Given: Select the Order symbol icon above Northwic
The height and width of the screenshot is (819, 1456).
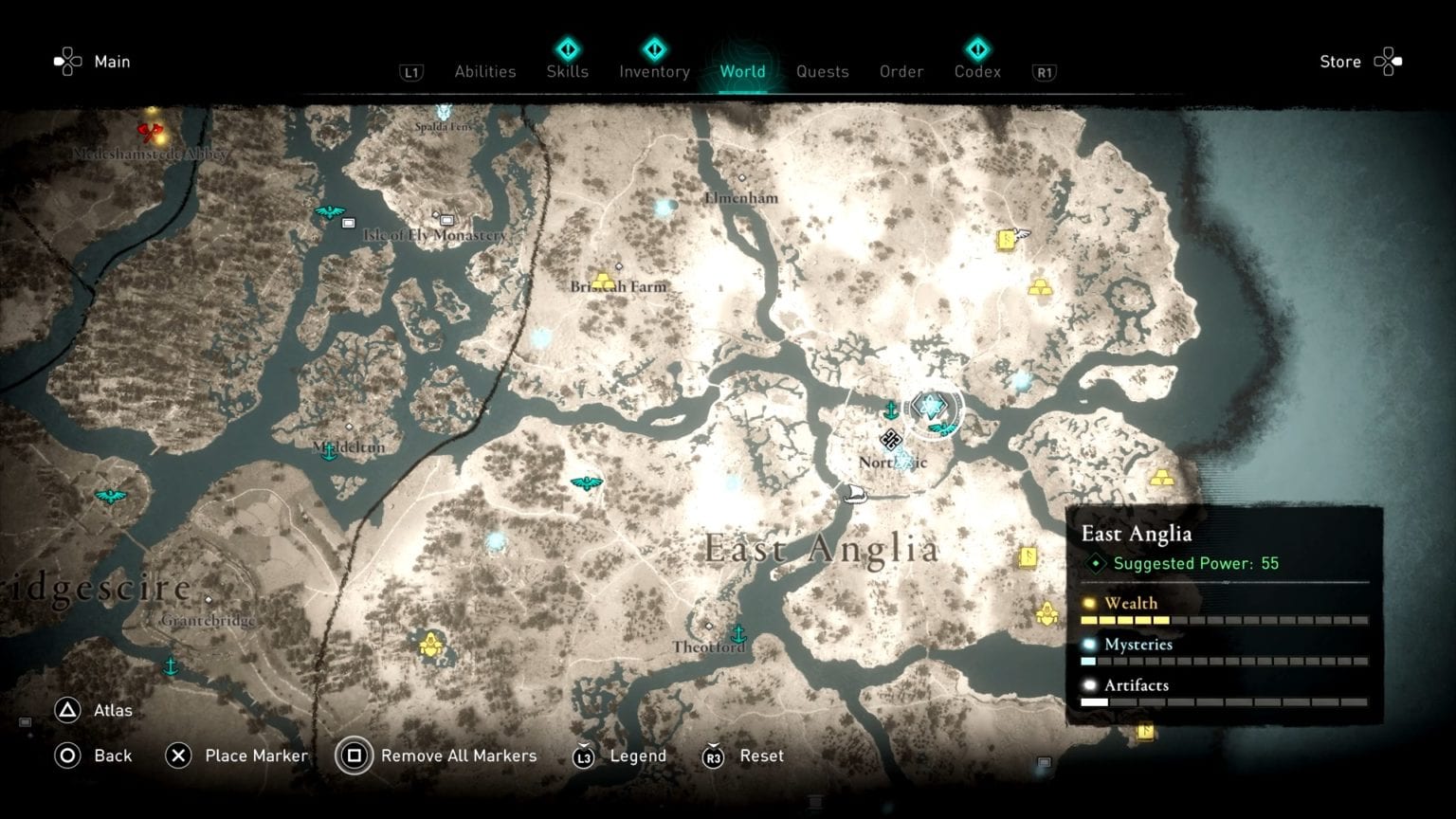Looking at the screenshot, I should point(891,439).
